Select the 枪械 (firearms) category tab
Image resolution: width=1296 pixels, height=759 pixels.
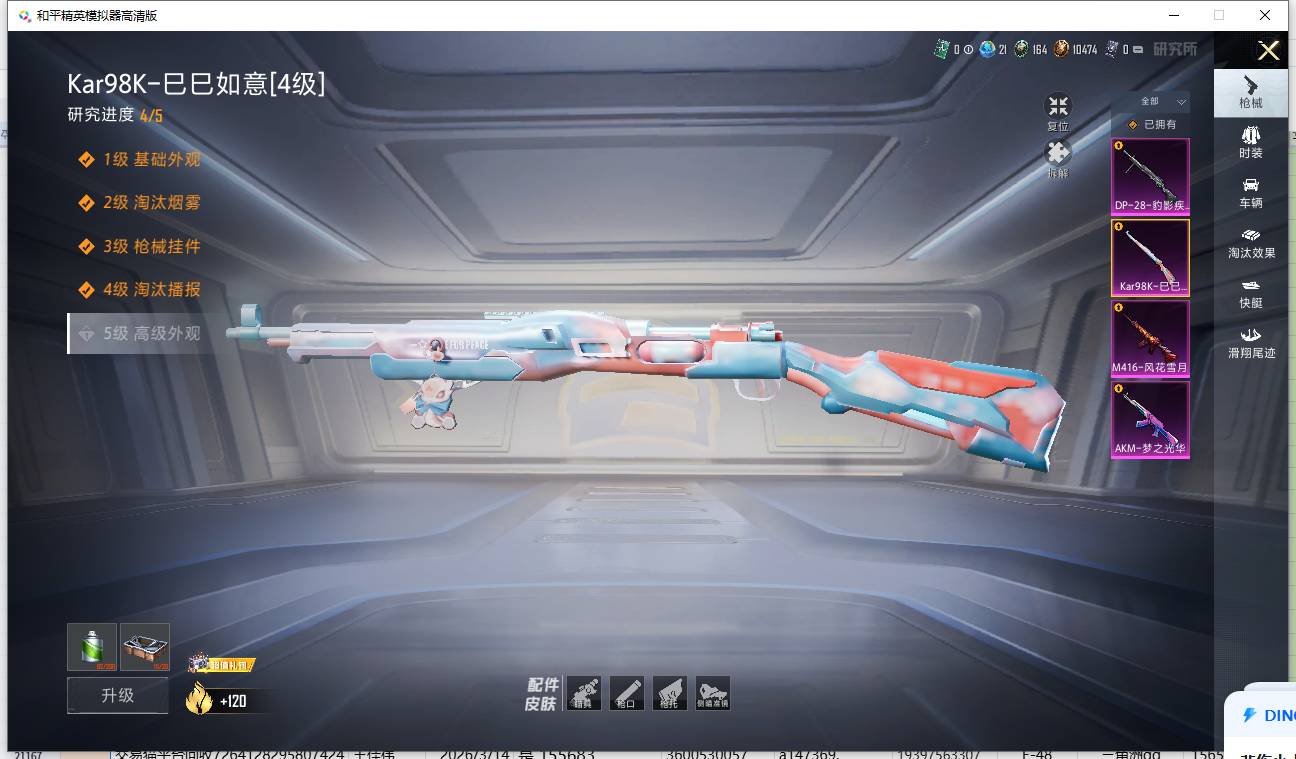click(x=1250, y=92)
